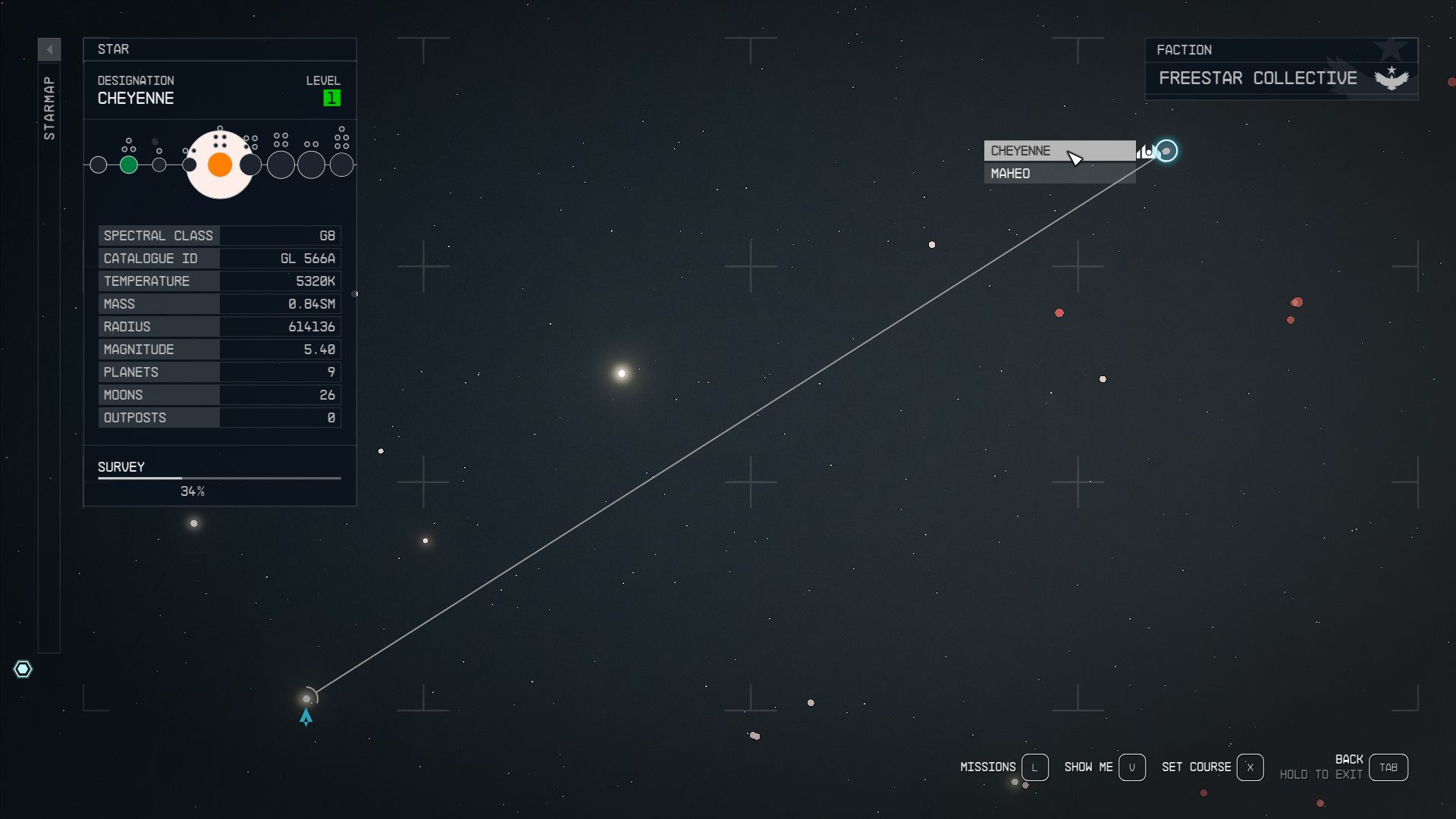
Task: Click the hexagon marker icon on left edge
Action: 24,669
